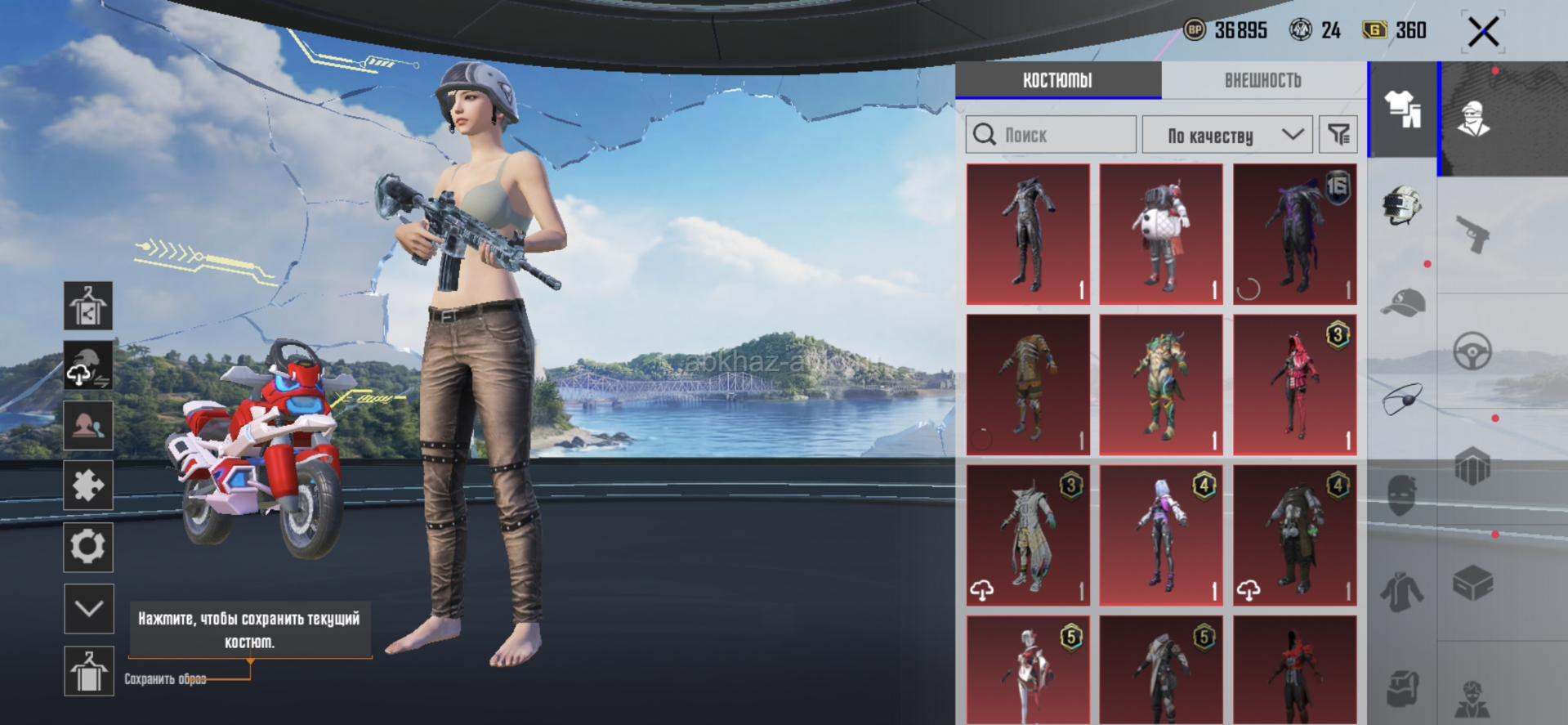The height and width of the screenshot is (725, 1568).
Task: Choose the green-gold armored costume
Action: (1160, 385)
